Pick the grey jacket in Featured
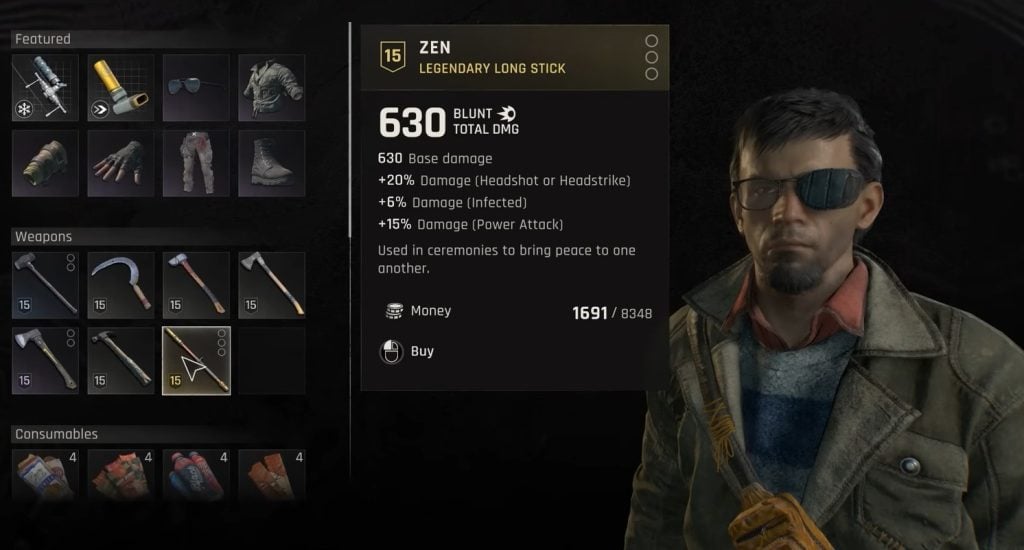 click(271, 88)
